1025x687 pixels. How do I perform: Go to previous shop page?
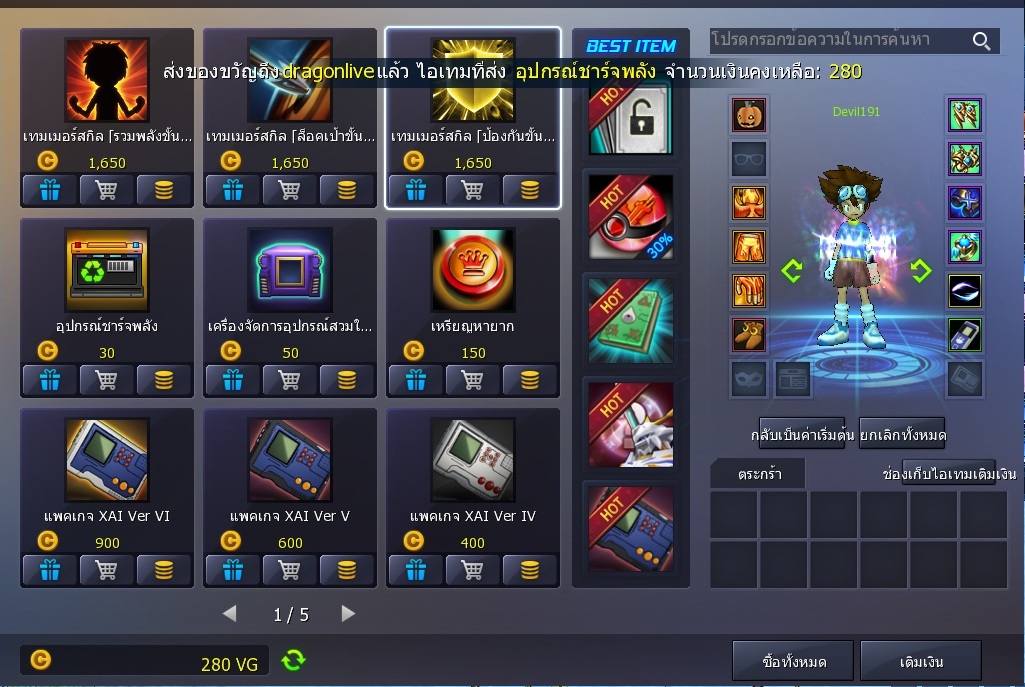coord(229,614)
